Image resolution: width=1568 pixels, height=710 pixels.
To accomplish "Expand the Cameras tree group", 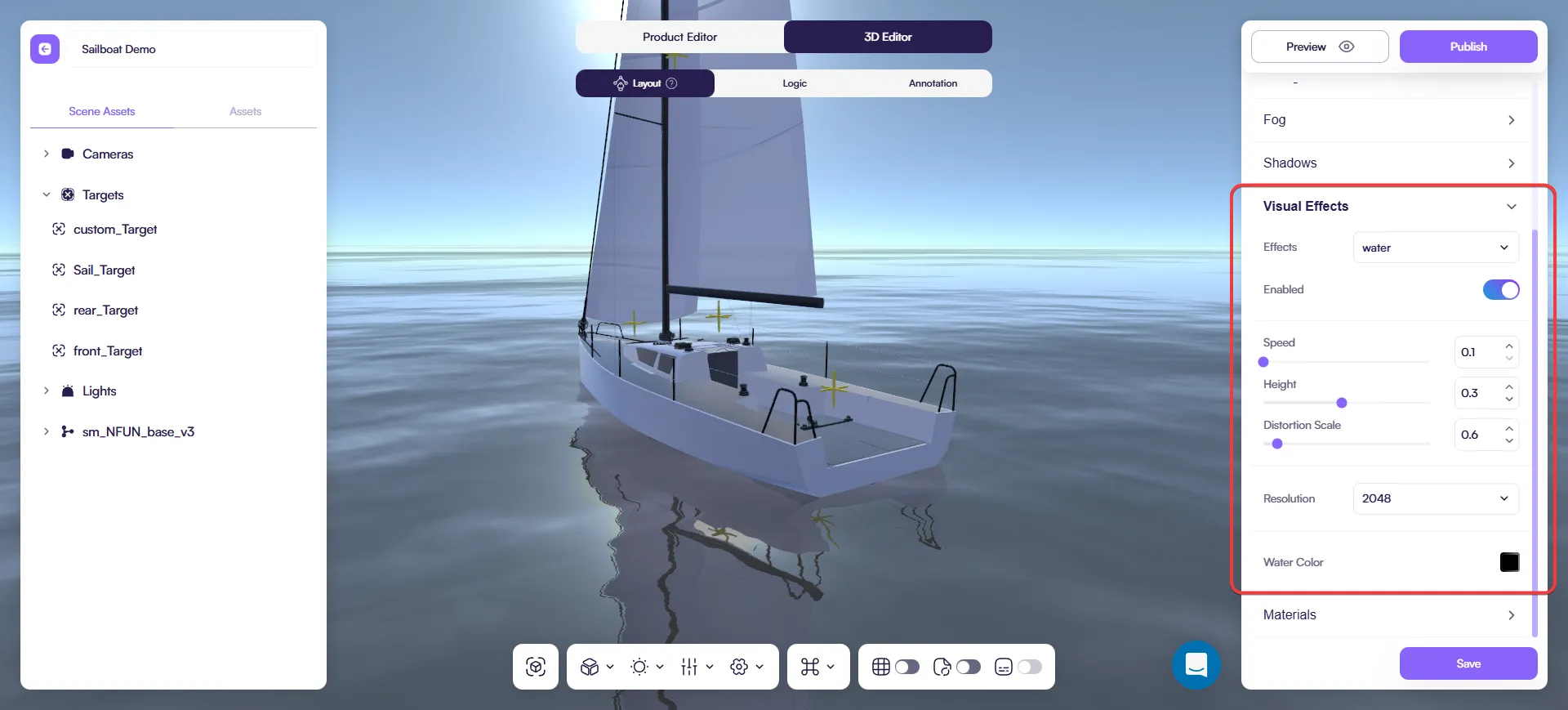I will [x=47, y=154].
